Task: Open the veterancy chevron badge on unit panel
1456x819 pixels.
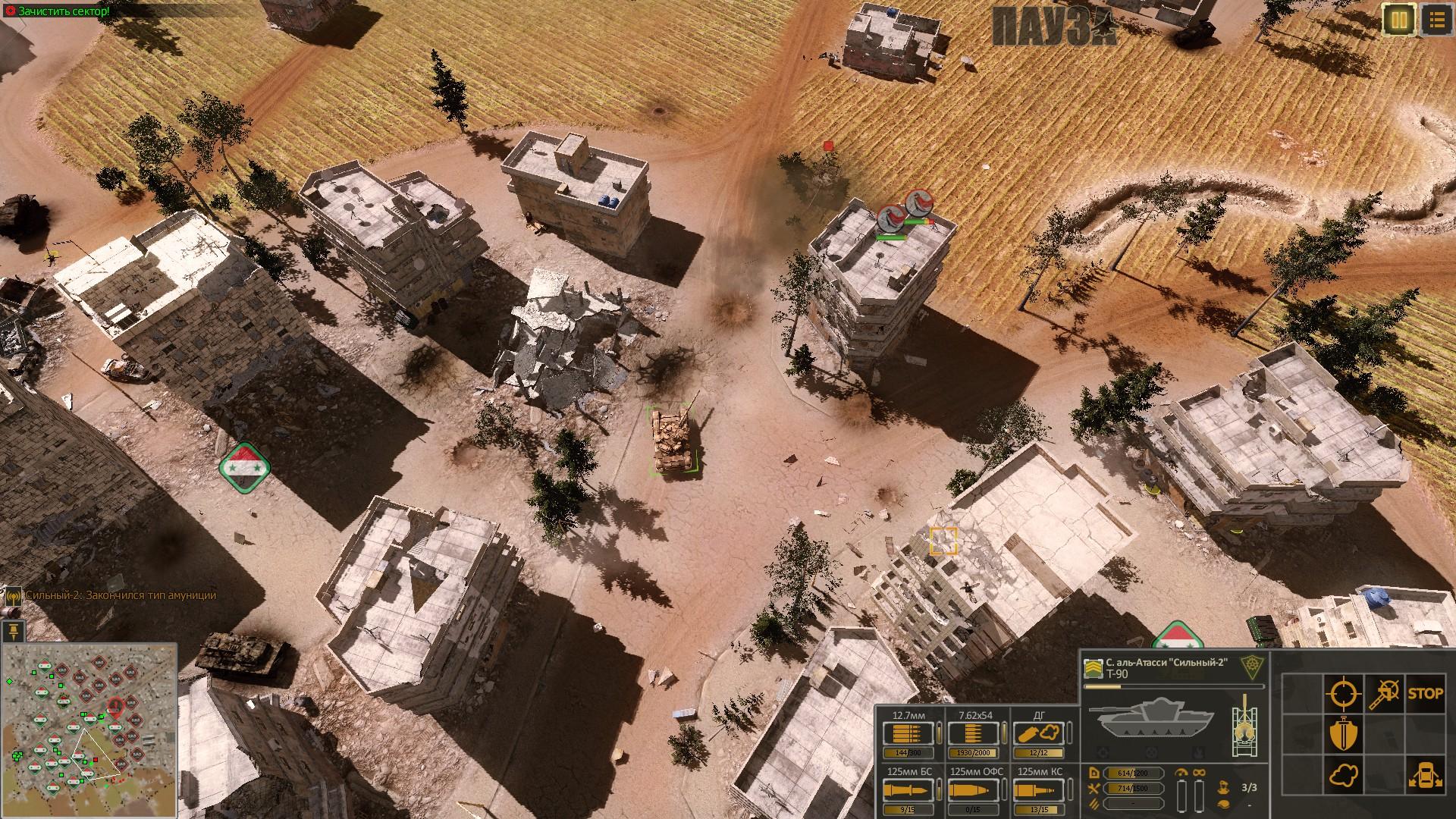Action: point(1093,670)
